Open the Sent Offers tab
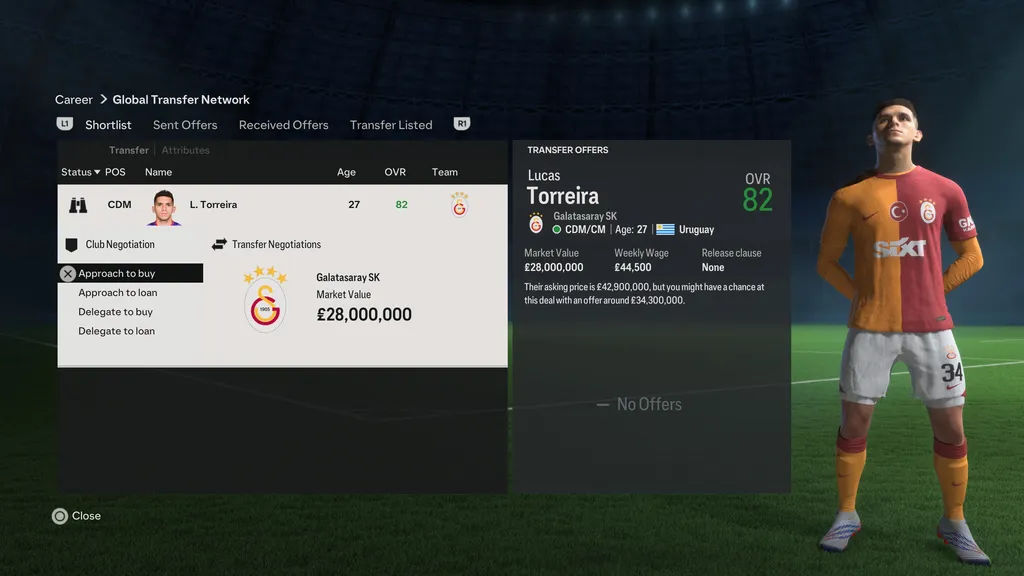This screenshot has width=1024, height=576. coord(185,125)
